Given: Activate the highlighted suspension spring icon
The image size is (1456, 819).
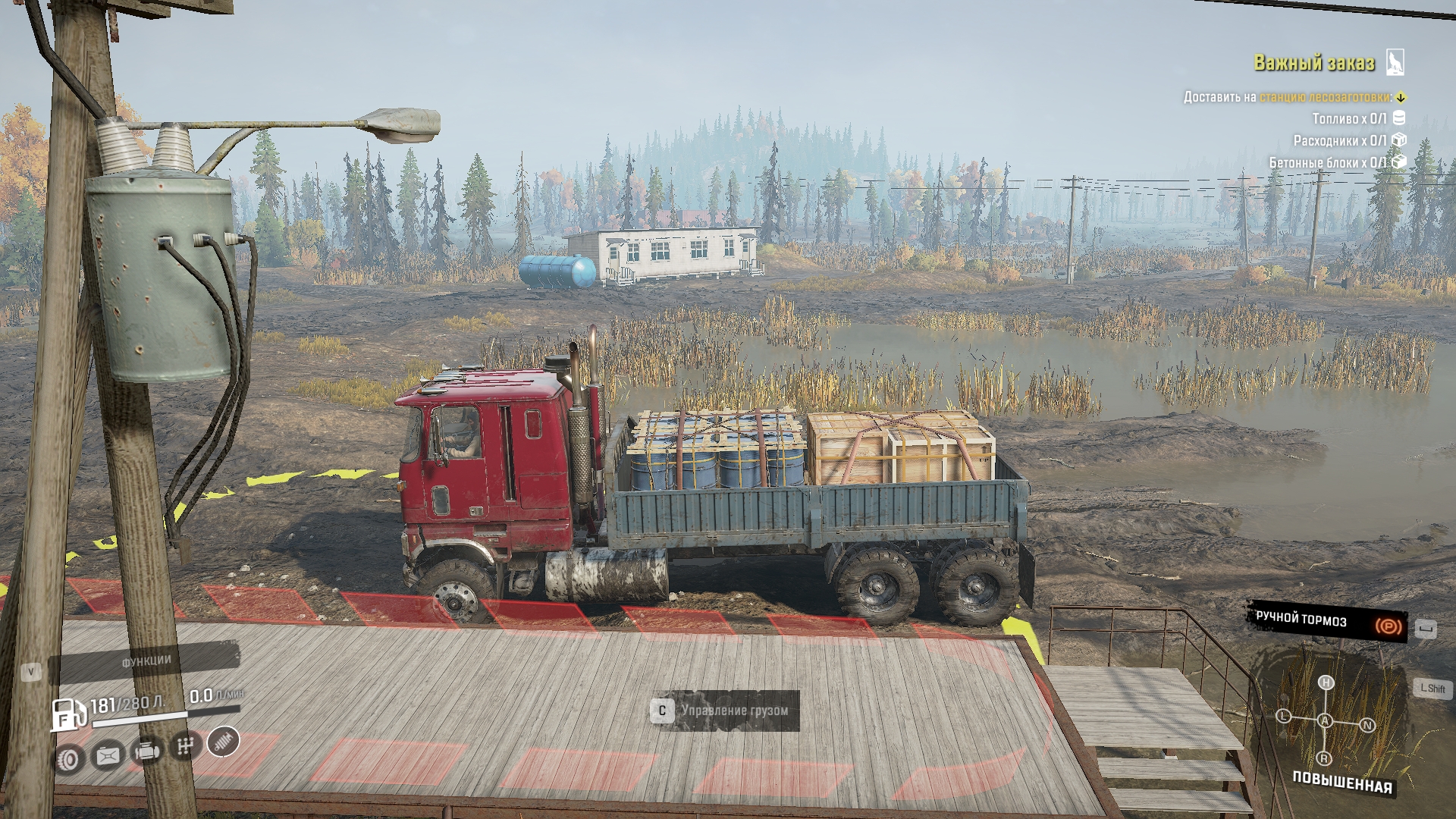Looking at the screenshot, I should tap(224, 741).
